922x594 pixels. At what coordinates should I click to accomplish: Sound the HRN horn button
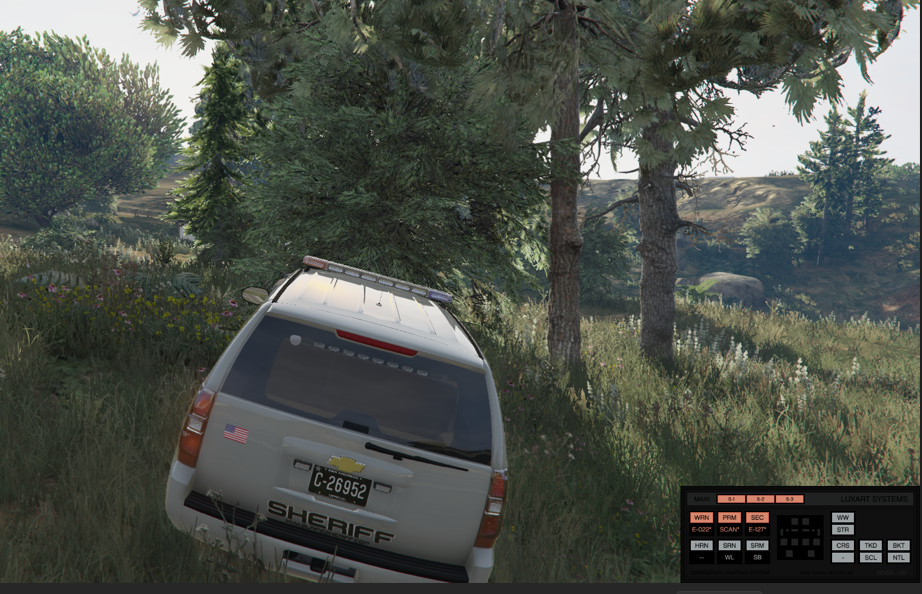click(701, 545)
